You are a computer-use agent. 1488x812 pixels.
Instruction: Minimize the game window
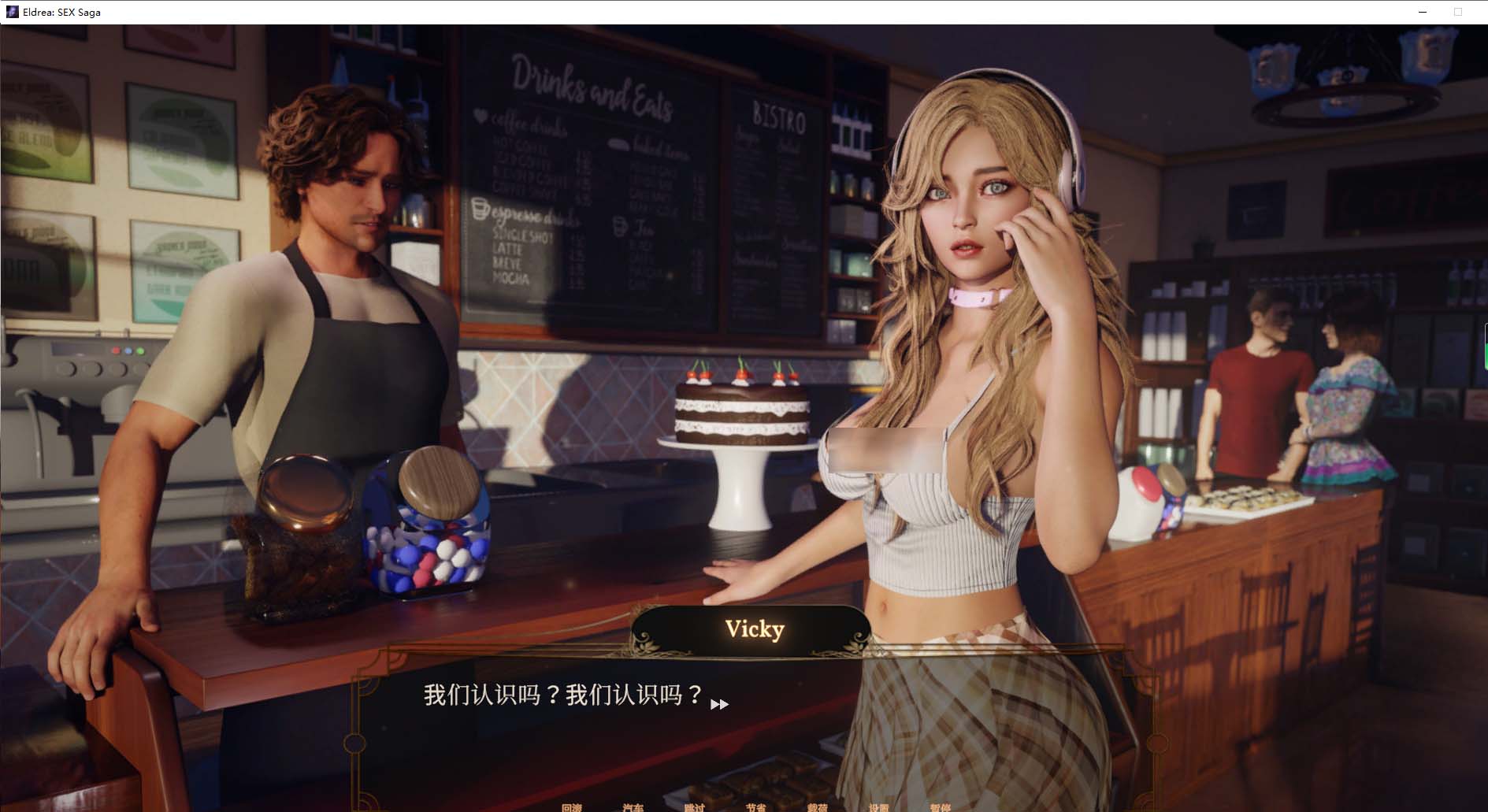point(1423,12)
